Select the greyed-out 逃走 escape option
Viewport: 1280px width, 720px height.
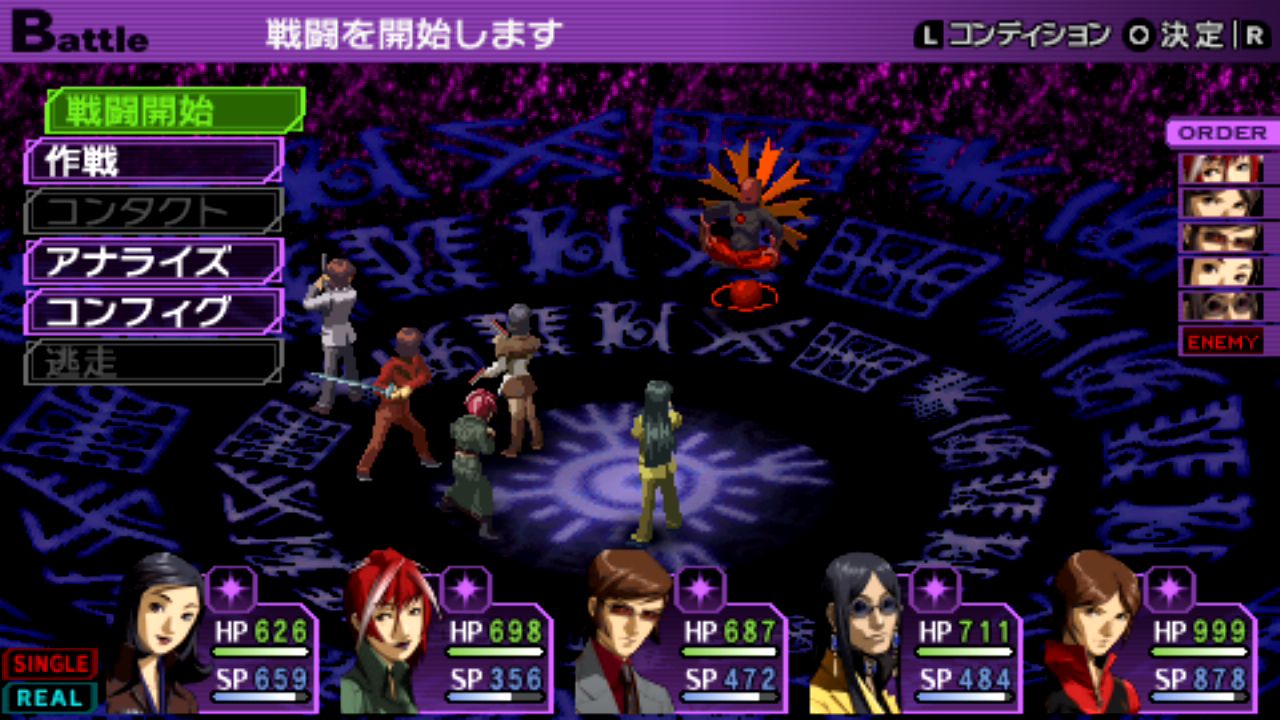152,362
